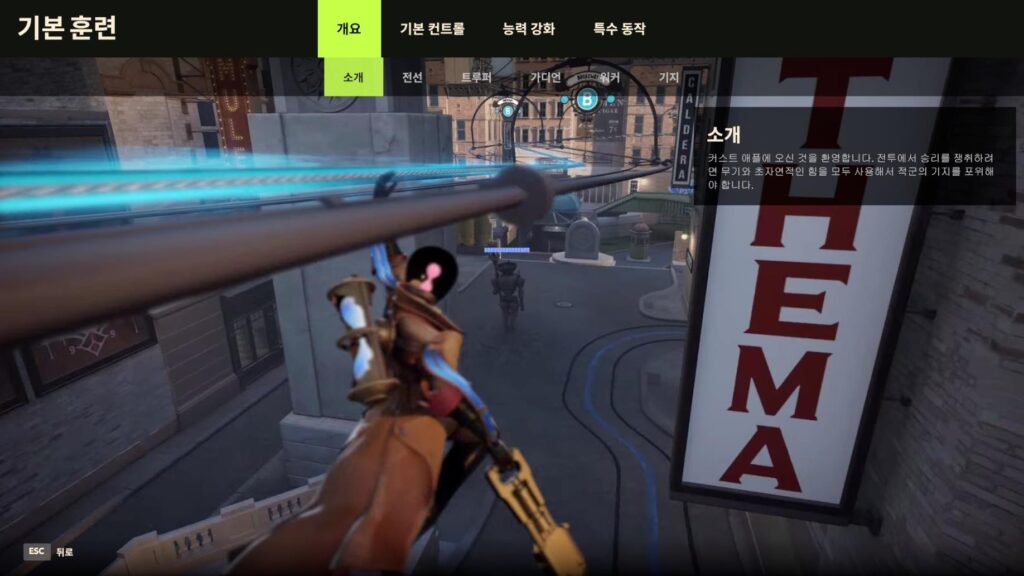View the 워커 sub-tab
The width and height of the screenshot is (1024, 576).
(x=609, y=77)
